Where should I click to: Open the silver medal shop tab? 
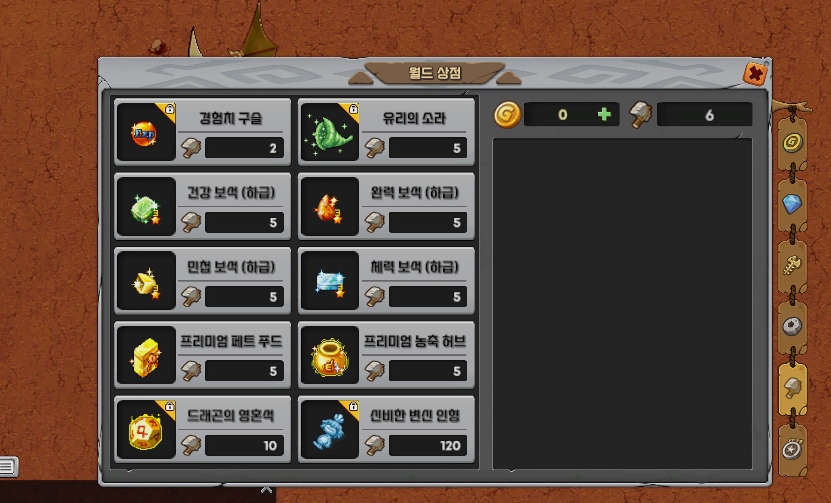point(792,448)
